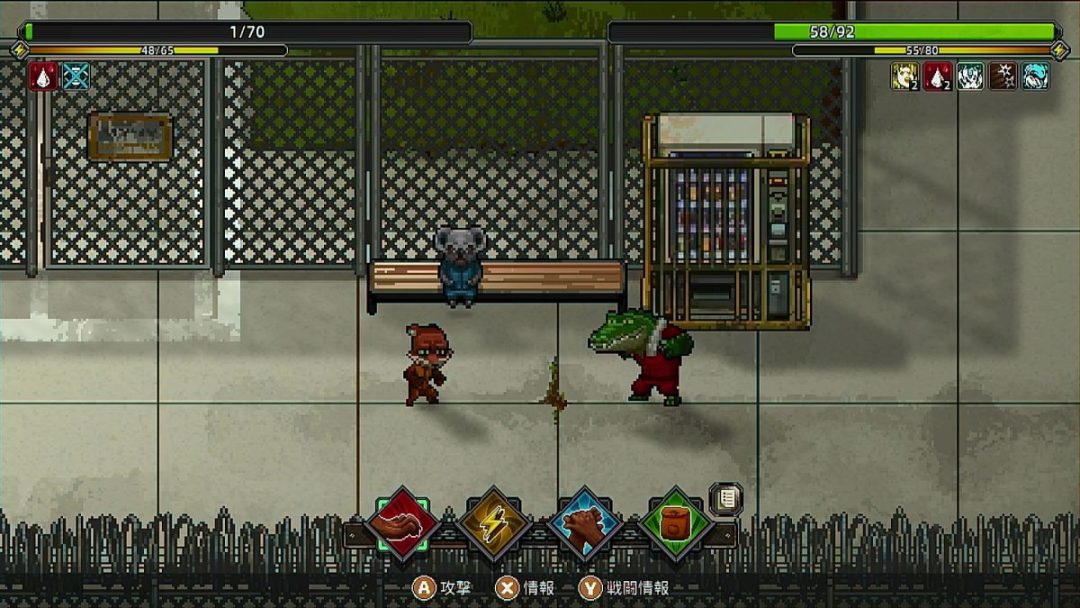Inspect the yellow screaming face status

coord(905,76)
